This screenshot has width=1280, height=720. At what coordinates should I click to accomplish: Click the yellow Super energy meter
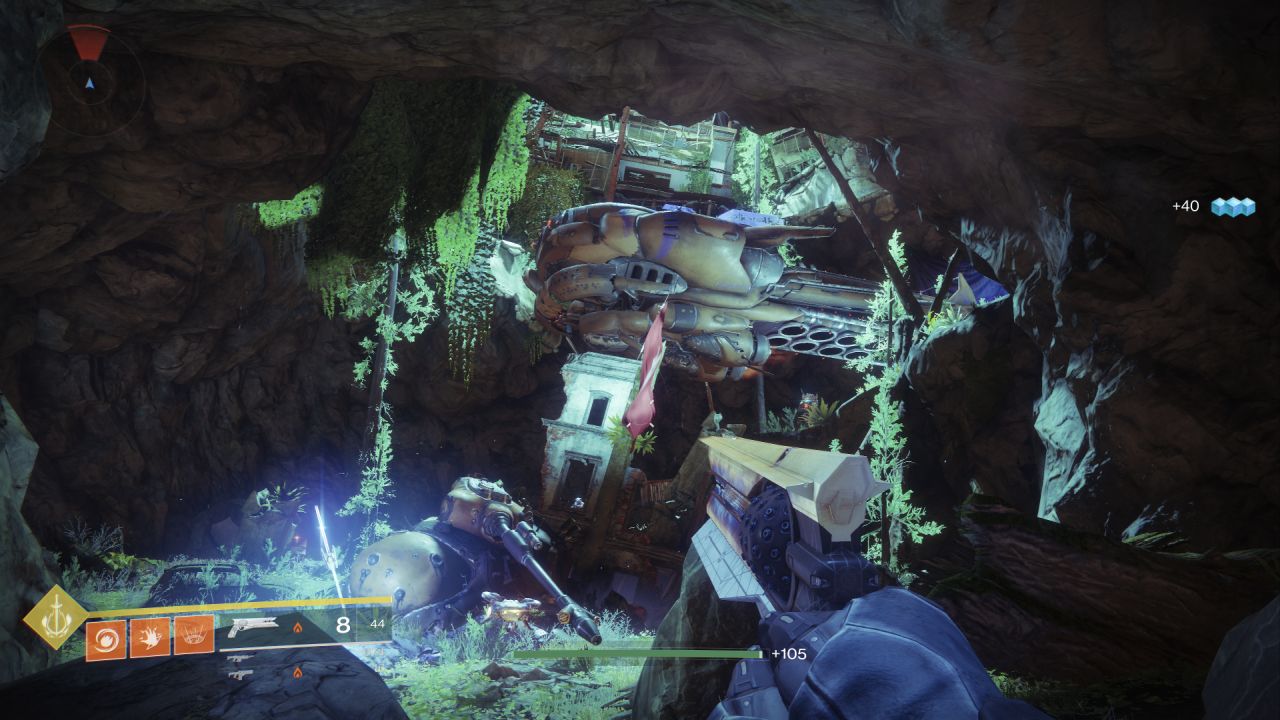(x=250, y=605)
